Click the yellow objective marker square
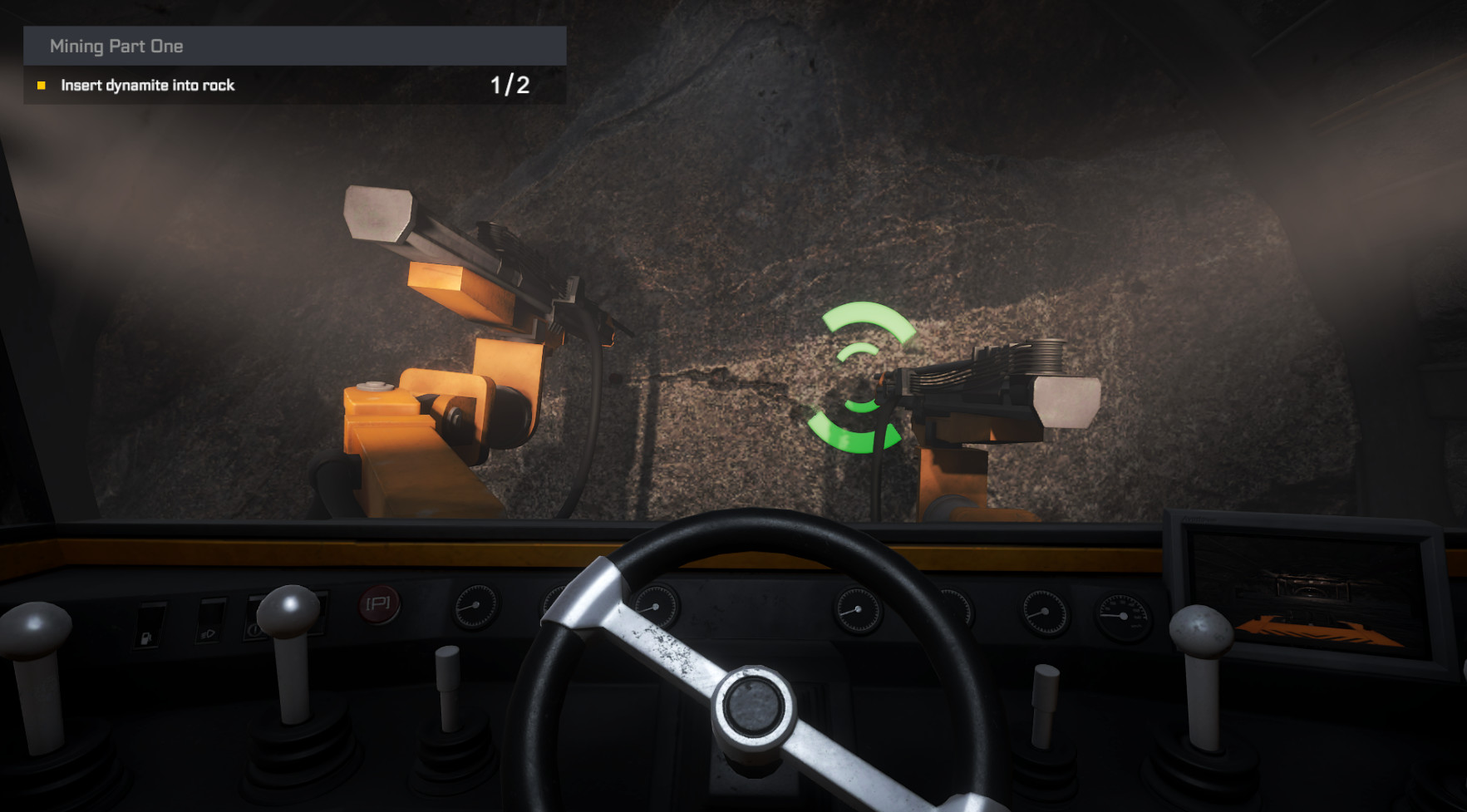 [41, 85]
